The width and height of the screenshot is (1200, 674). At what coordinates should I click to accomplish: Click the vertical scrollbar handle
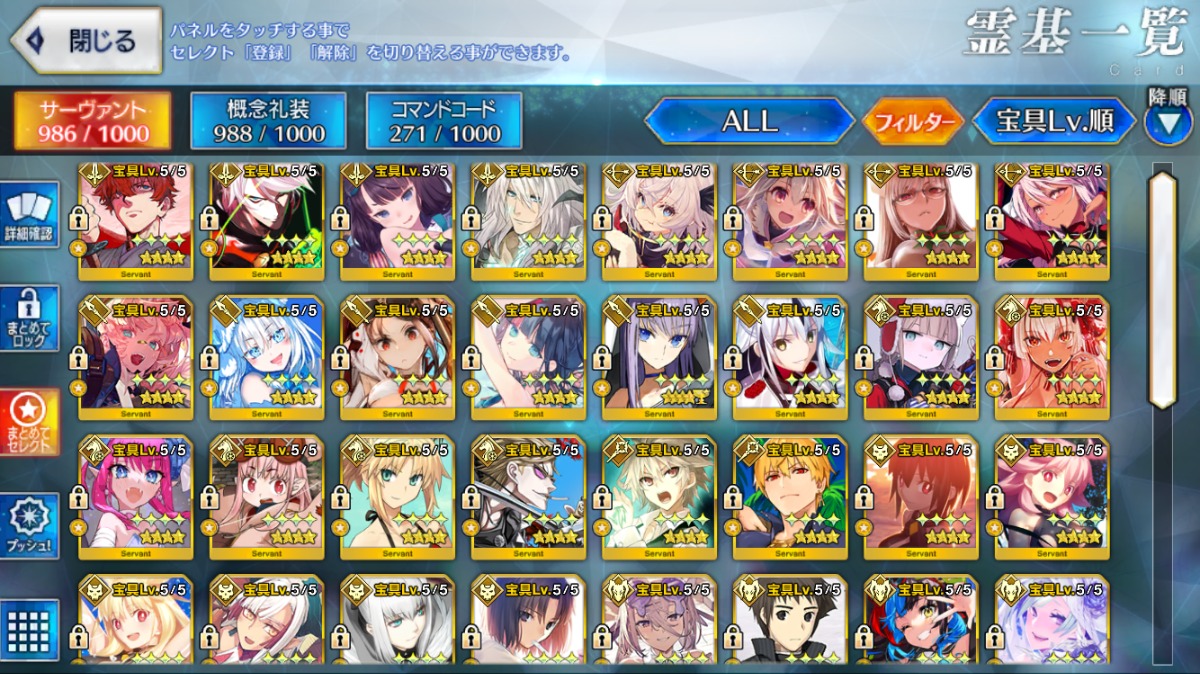click(x=1162, y=290)
